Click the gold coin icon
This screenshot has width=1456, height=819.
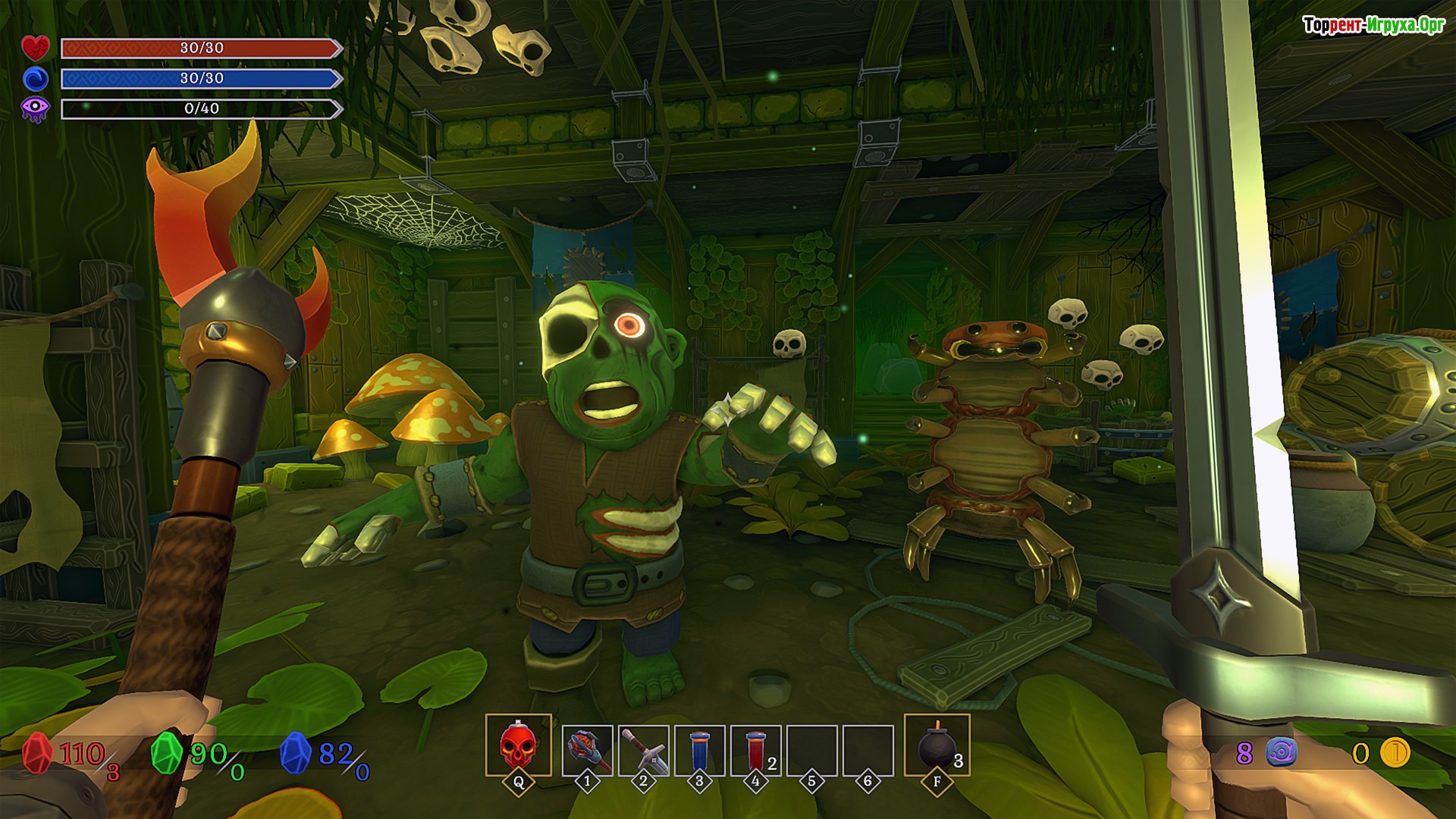point(1394,752)
